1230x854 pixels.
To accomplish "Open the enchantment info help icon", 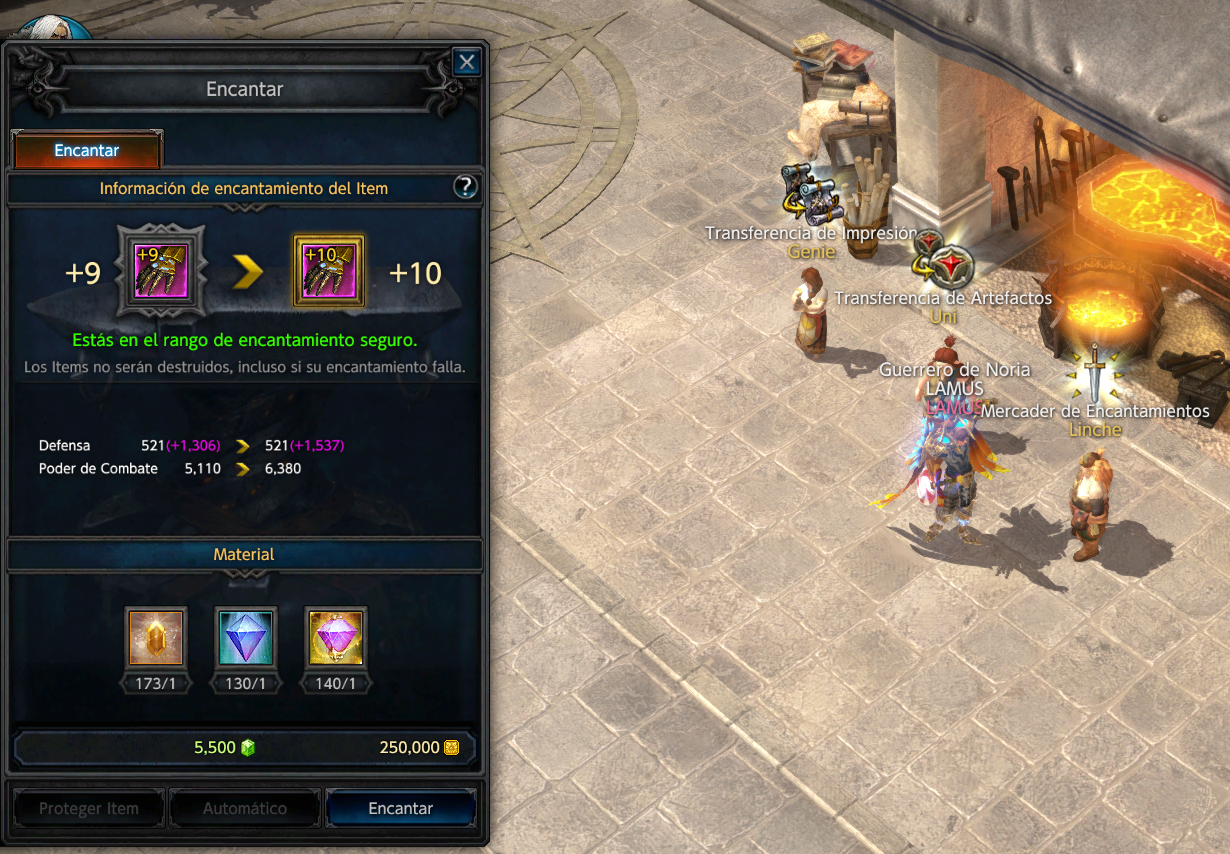I will coord(465,187).
